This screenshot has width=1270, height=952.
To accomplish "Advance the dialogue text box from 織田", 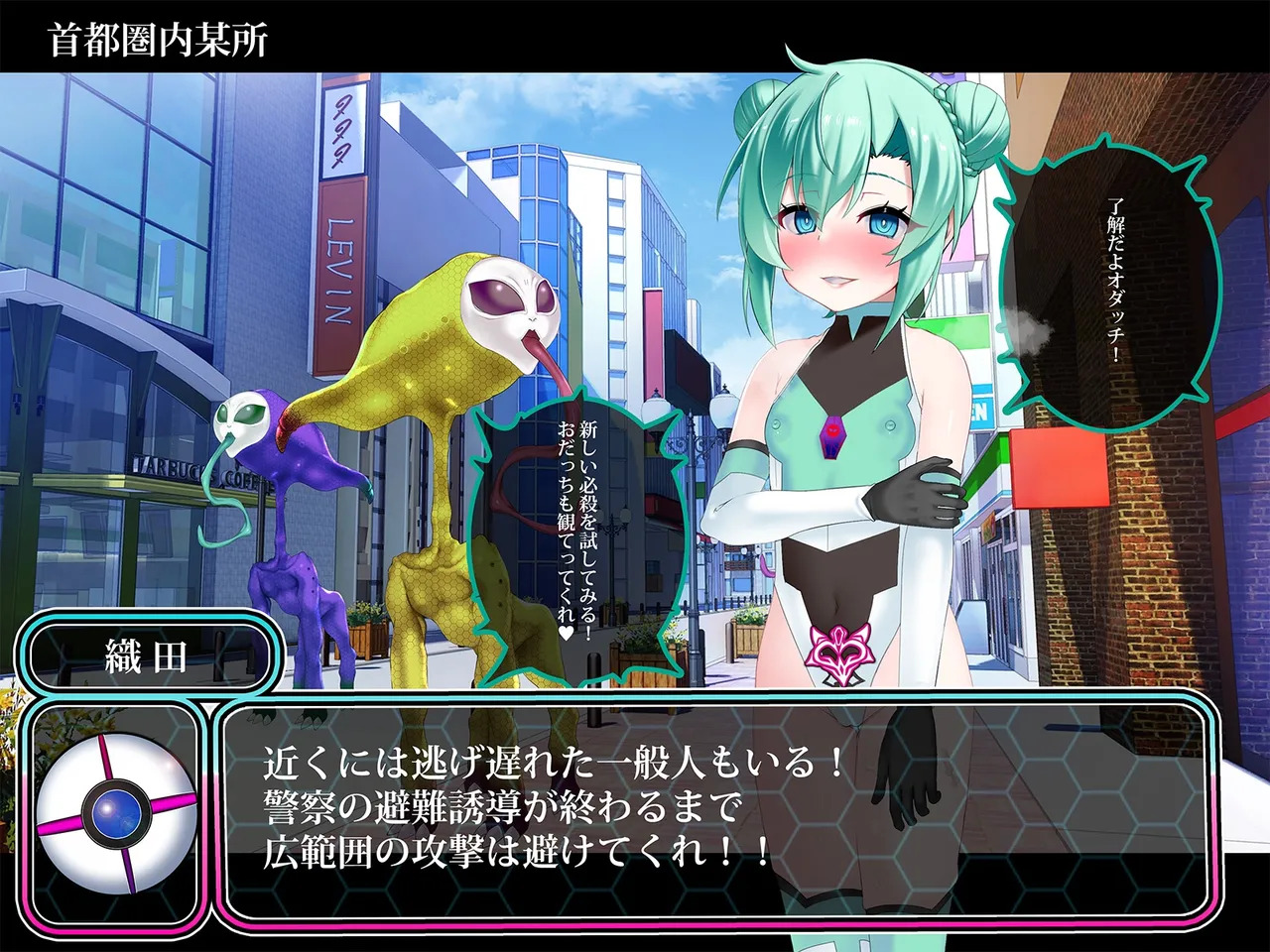I will tap(714, 809).
